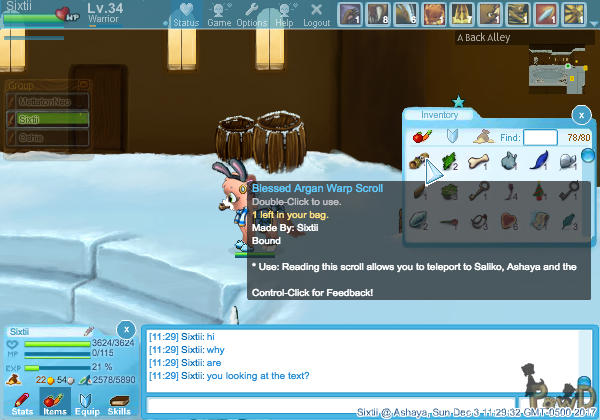Switch to the Items tab

pos(55,403)
